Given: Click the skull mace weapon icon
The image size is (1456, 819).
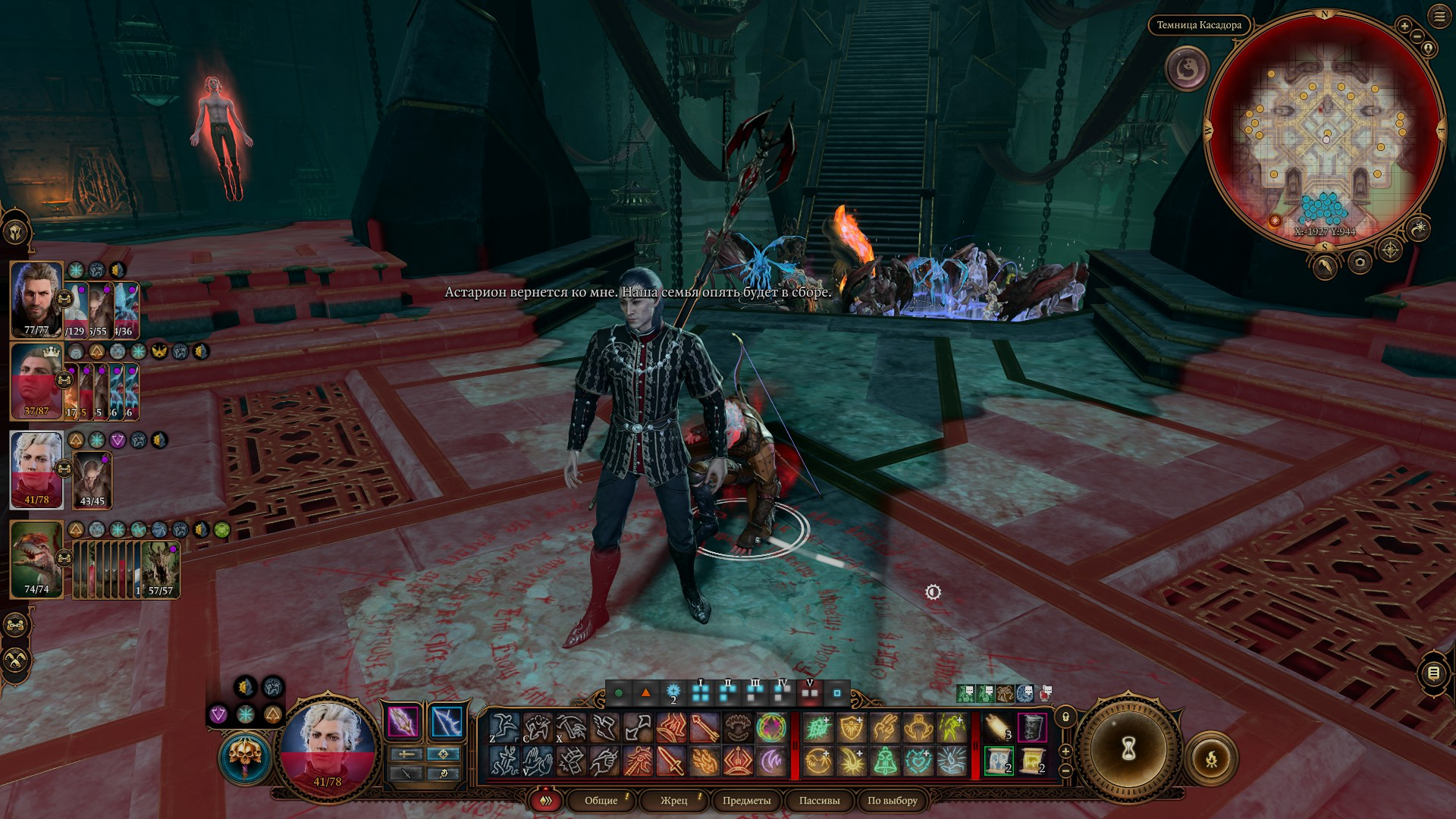Looking at the screenshot, I should pyautogui.click(x=245, y=758).
